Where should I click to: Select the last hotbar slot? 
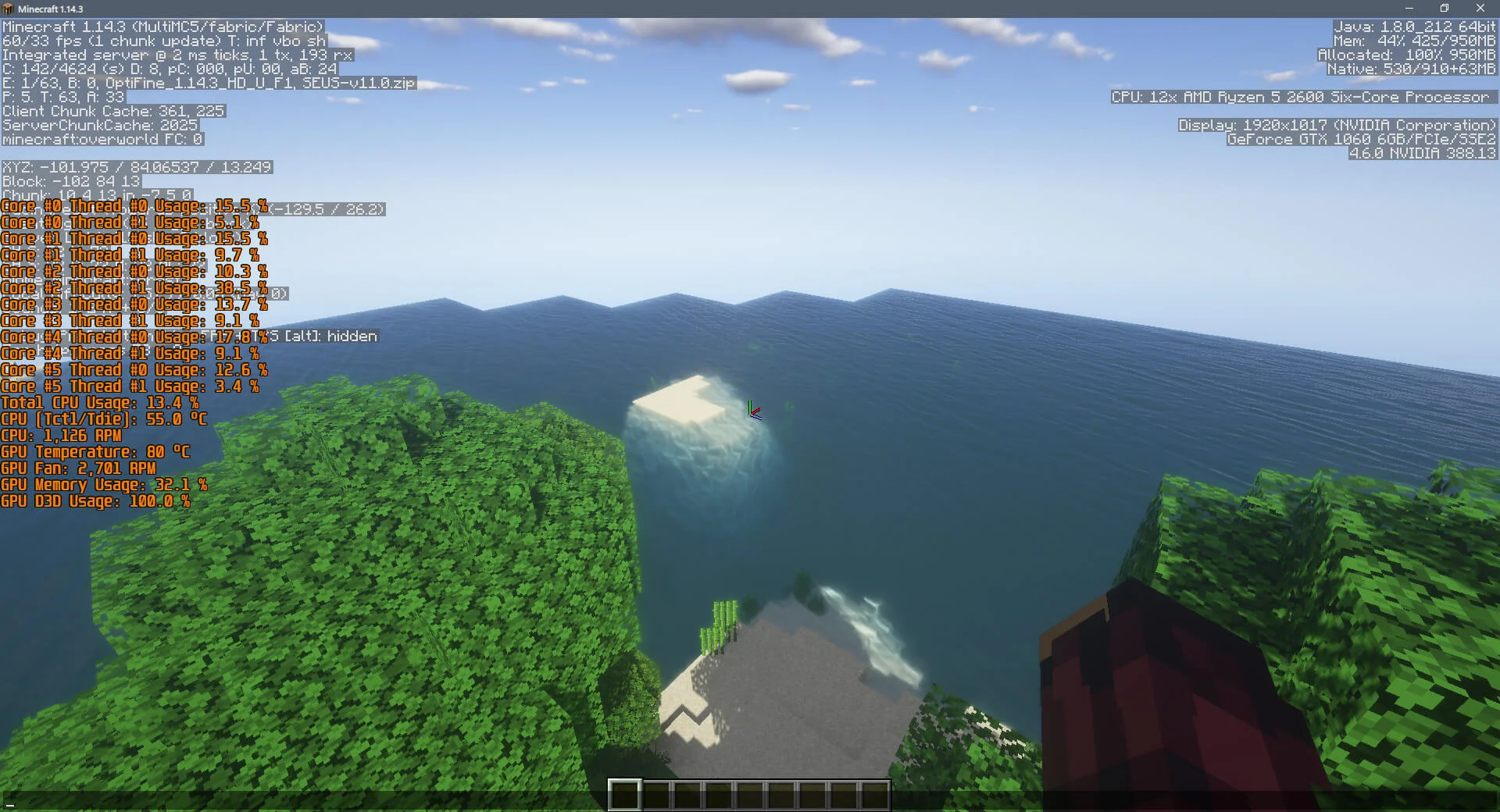point(875,793)
